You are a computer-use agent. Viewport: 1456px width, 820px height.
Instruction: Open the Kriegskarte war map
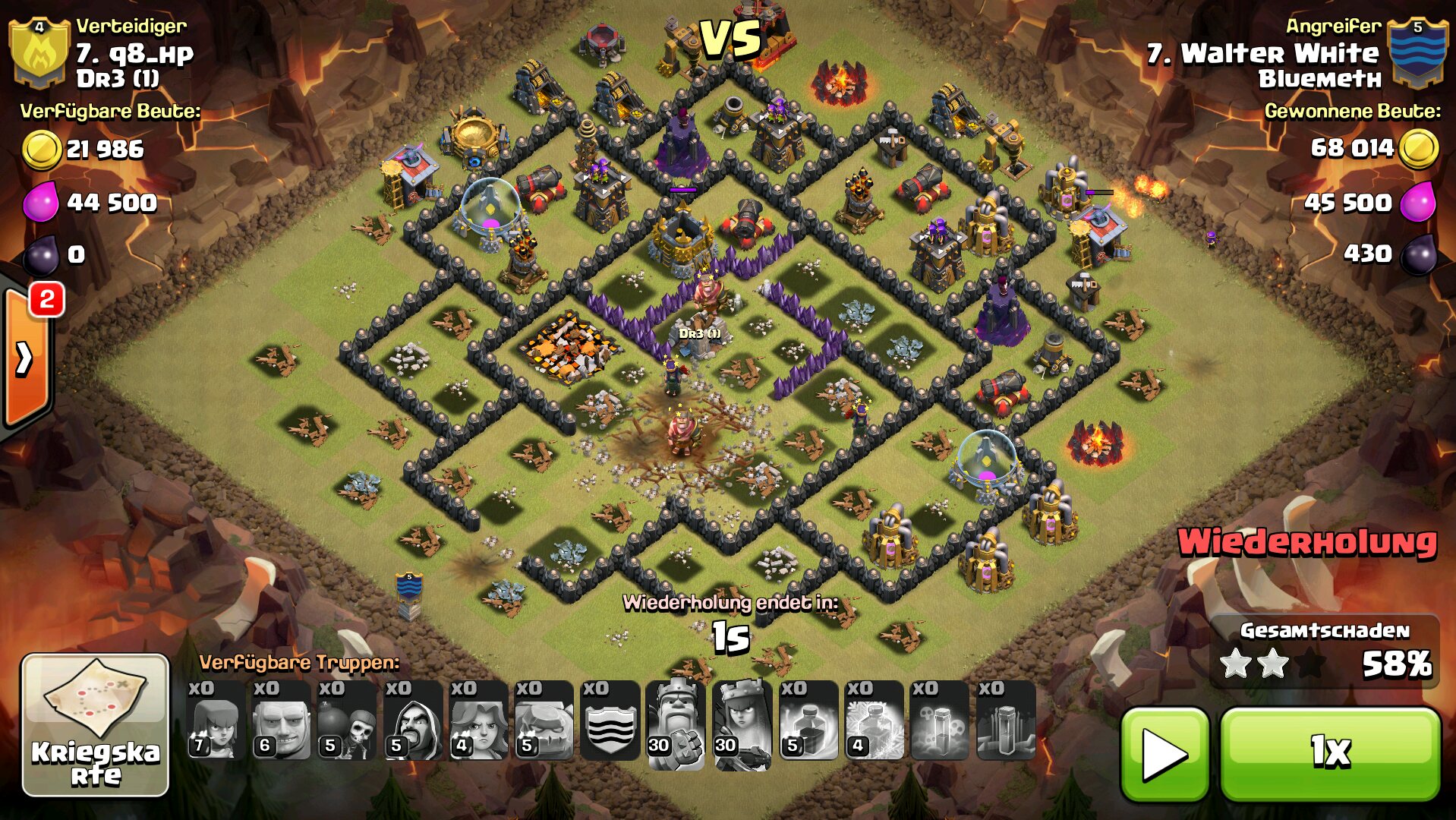point(95,724)
